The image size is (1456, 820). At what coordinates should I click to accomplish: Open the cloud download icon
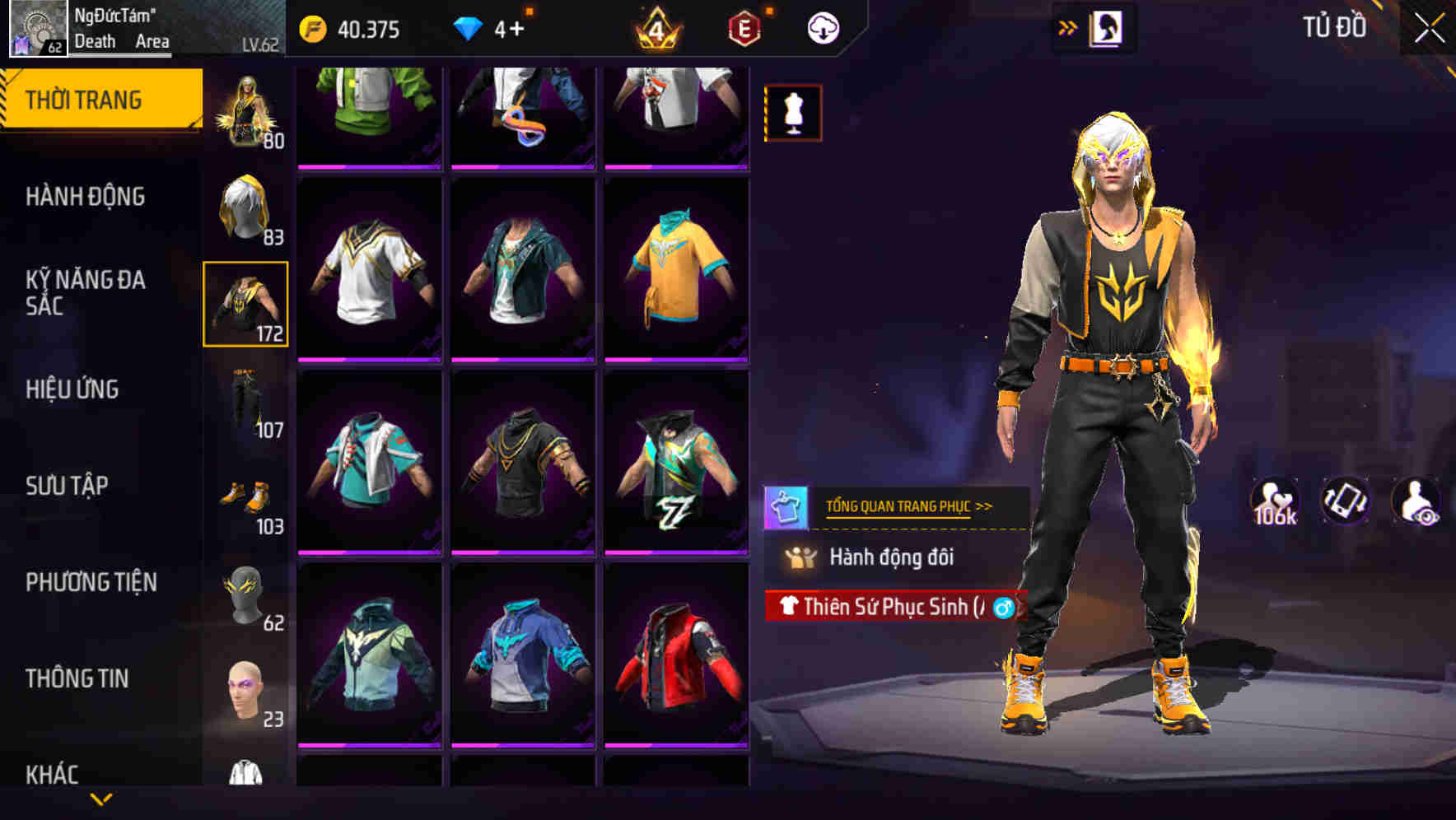pos(820,27)
